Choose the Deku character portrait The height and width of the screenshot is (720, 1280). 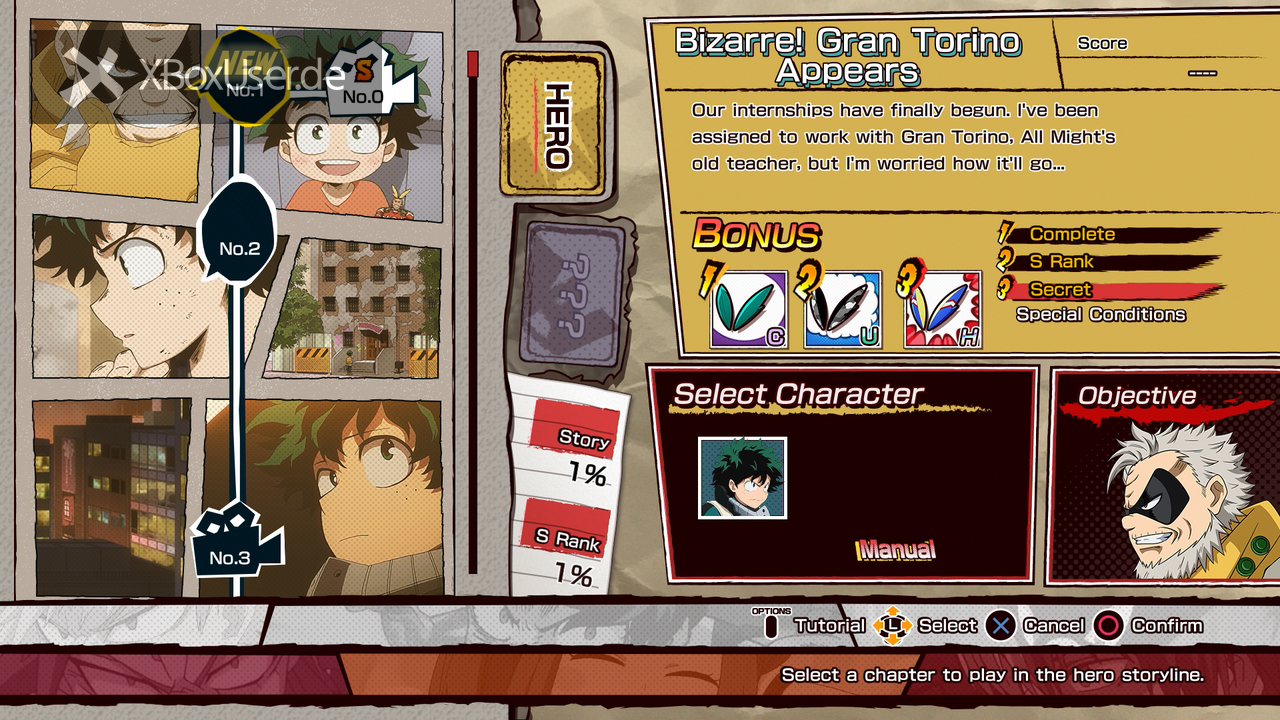[742, 478]
